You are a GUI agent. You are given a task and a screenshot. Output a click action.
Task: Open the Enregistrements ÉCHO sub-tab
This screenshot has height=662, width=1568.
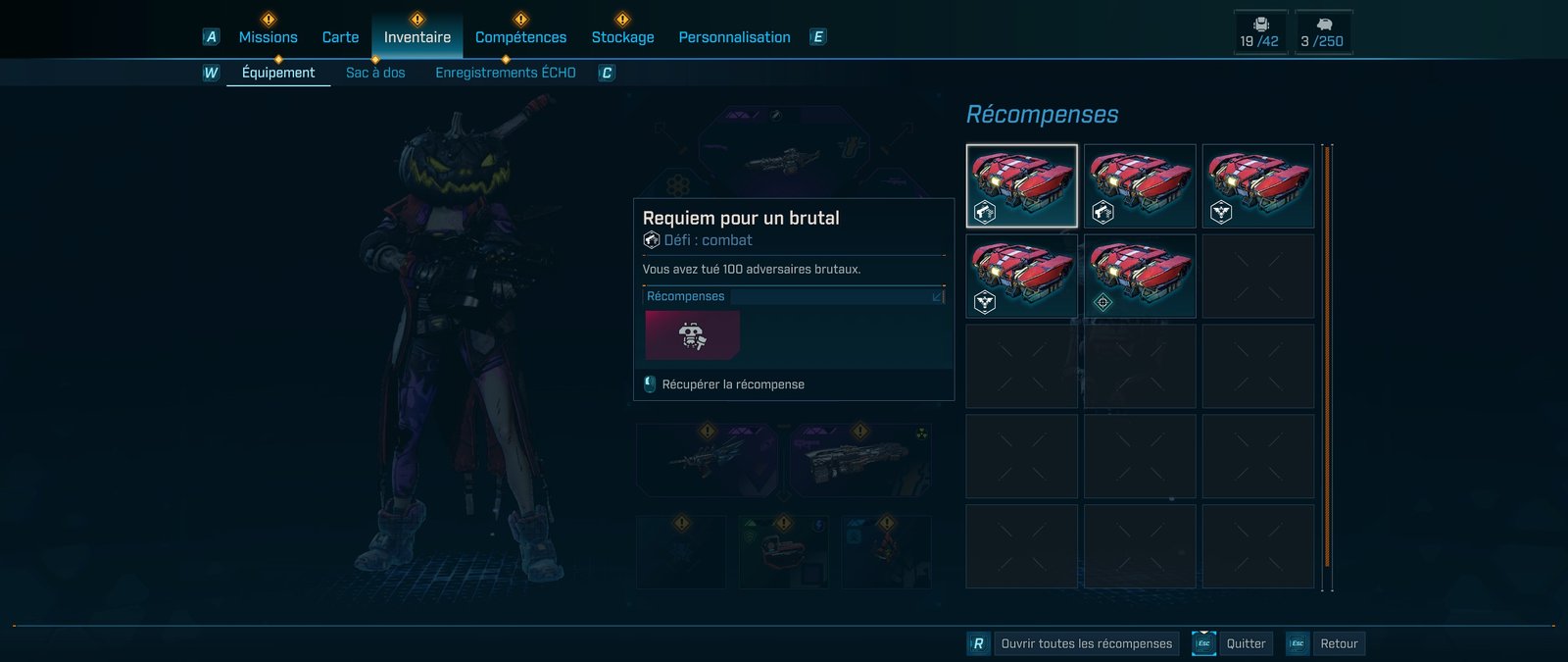pyautogui.click(x=506, y=73)
